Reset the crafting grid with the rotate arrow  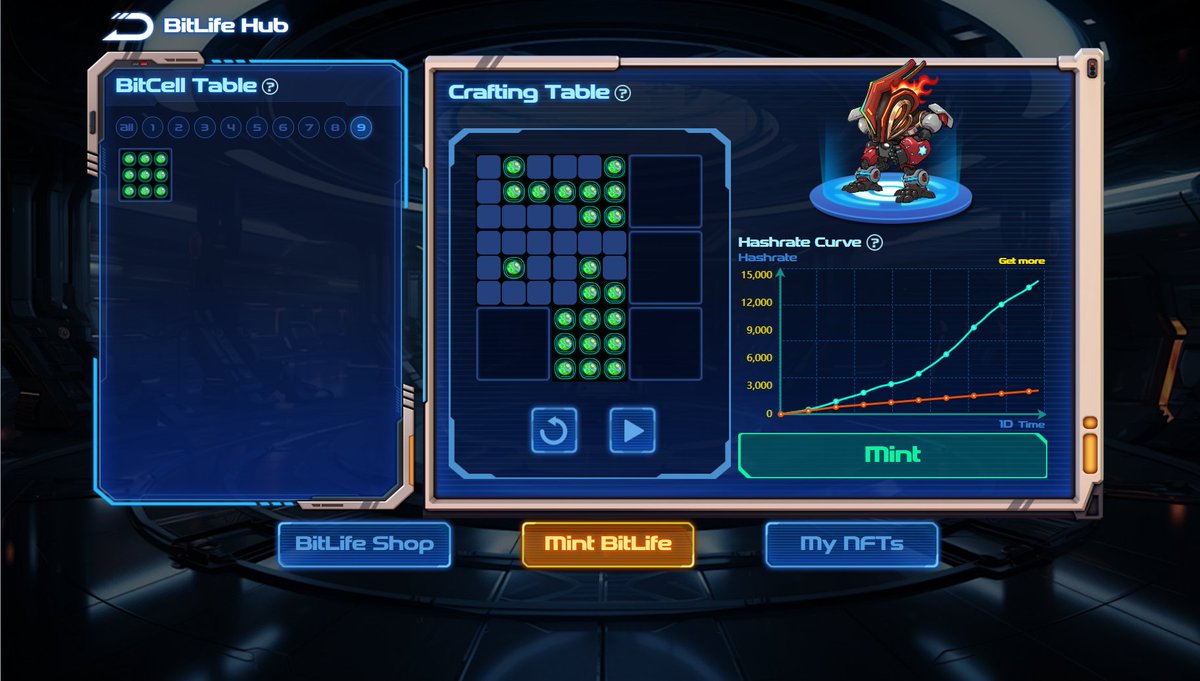[554, 430]
